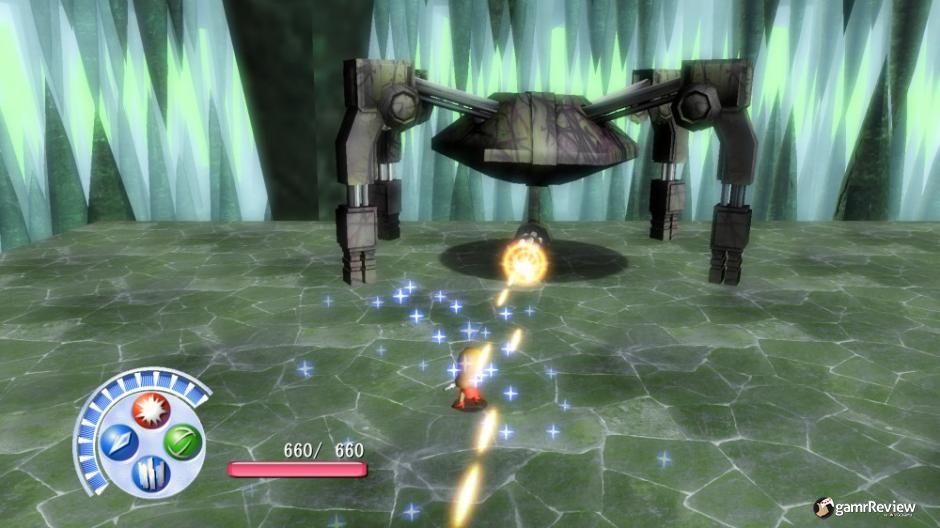940x528 pixels.
Task: Use the blue crystal shard ability
Action: tap(121, 442)
